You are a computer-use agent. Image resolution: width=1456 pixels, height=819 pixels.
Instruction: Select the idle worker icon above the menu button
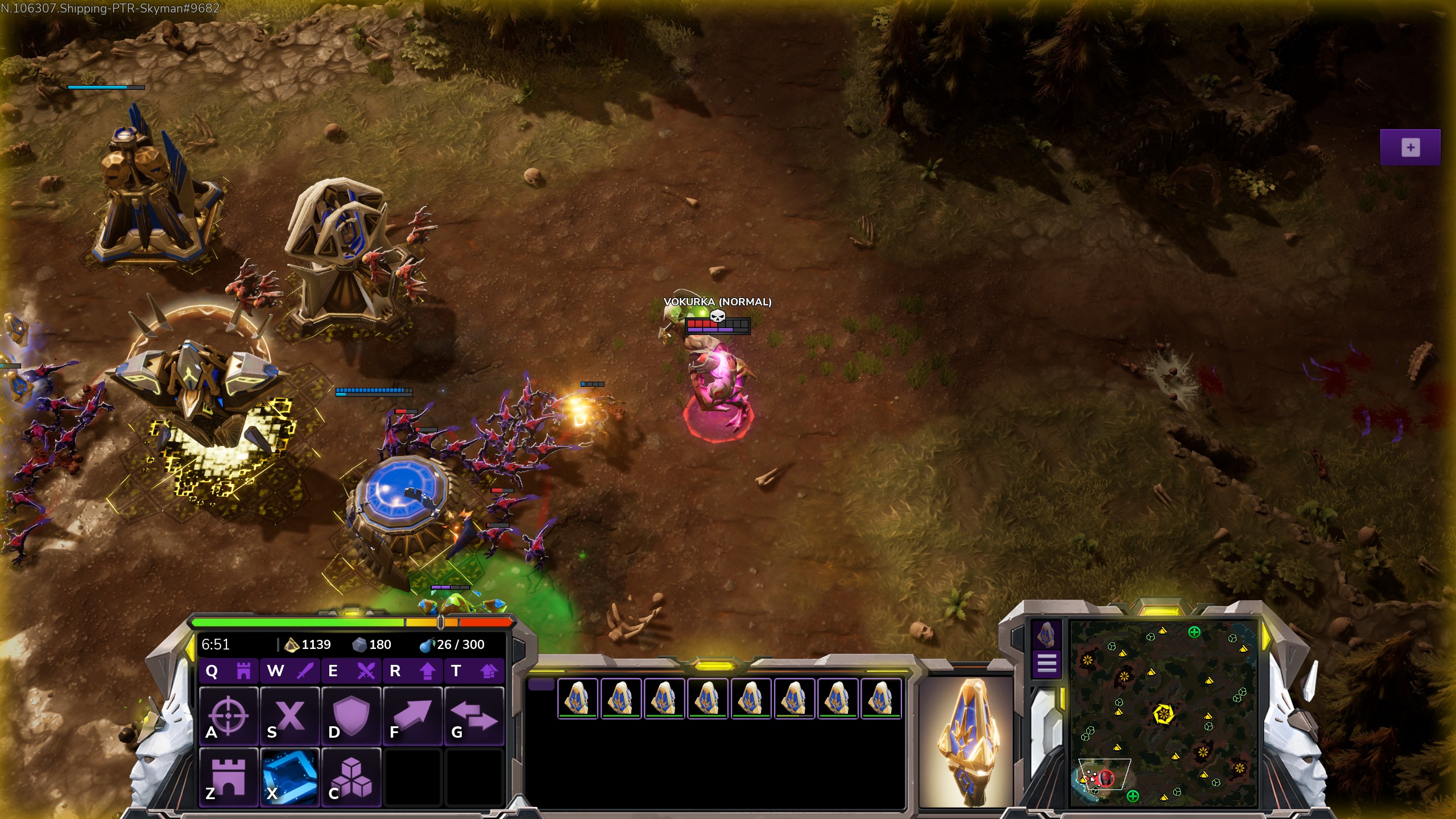pyautogui.click(x=1046, y=634)
